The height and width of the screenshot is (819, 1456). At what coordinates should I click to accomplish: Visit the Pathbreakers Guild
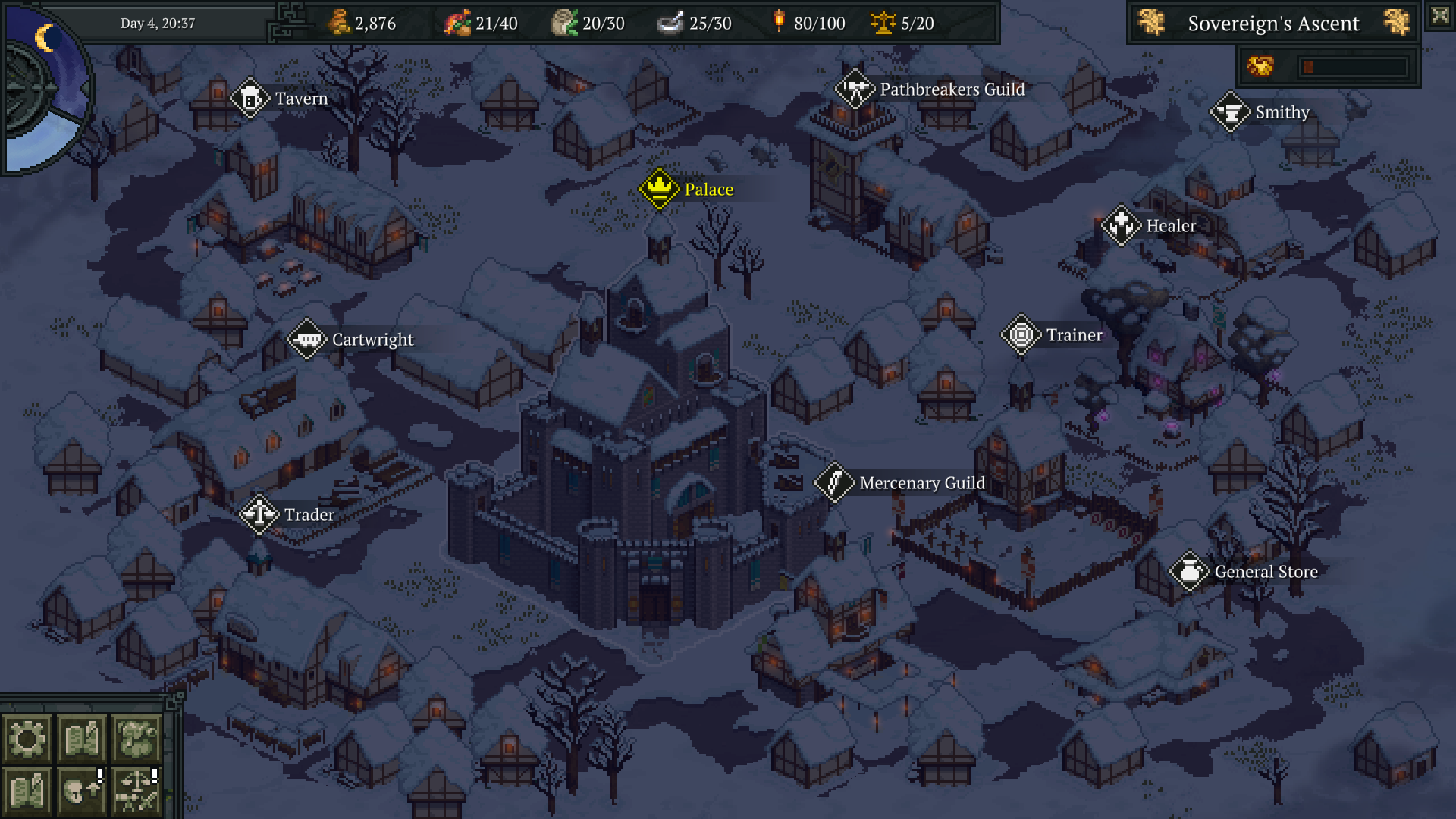[x=855, y=89]
